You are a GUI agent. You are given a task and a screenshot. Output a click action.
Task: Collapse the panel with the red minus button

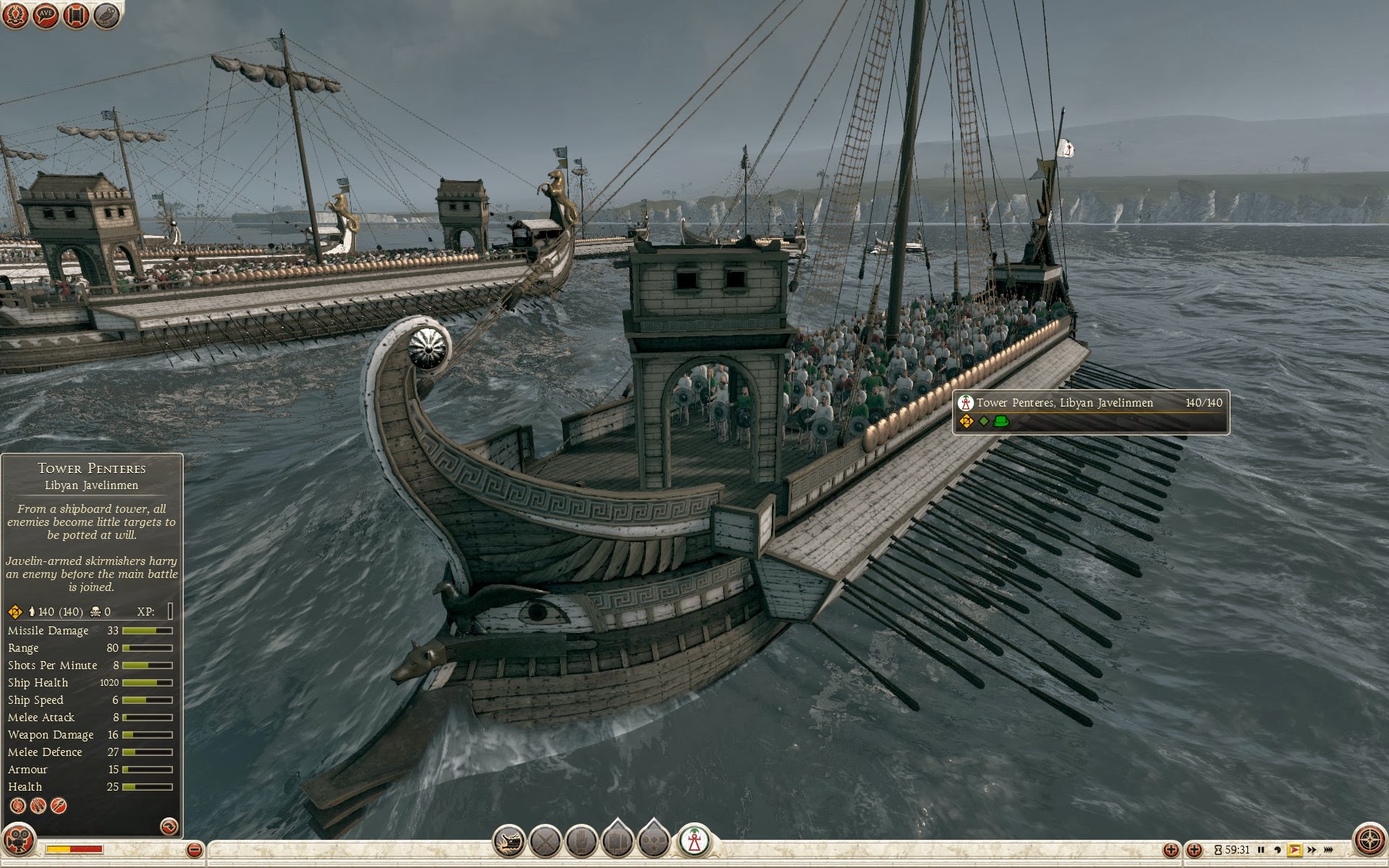(194, 849)
